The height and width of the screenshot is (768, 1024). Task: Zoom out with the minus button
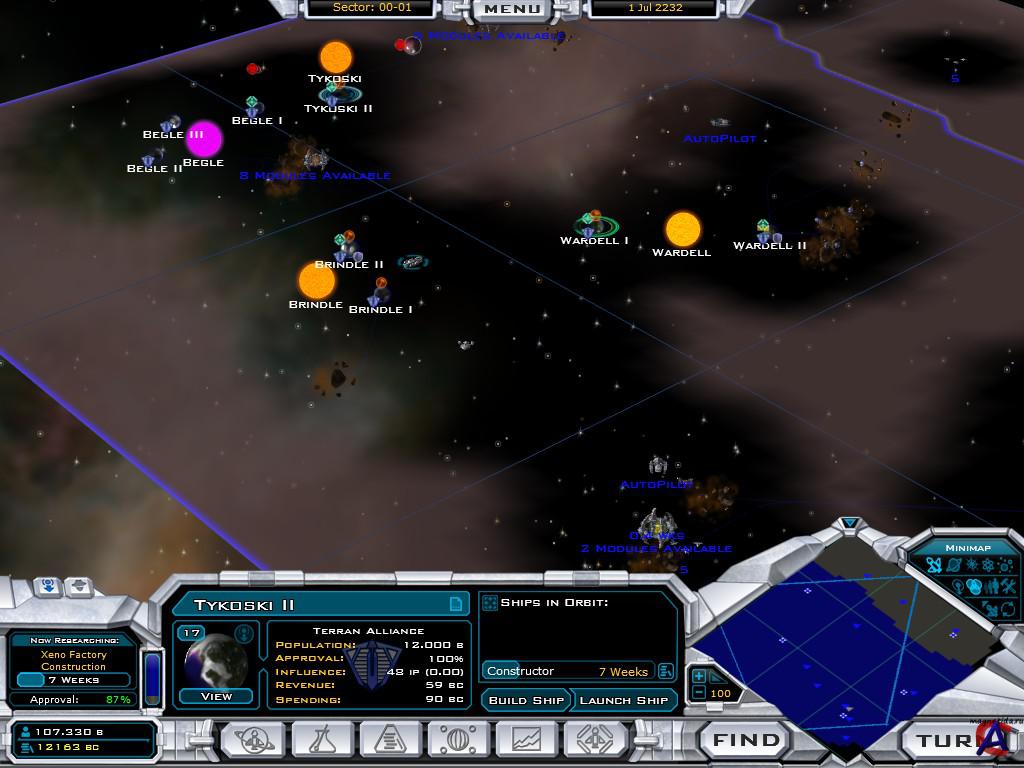tap(699, 693)
